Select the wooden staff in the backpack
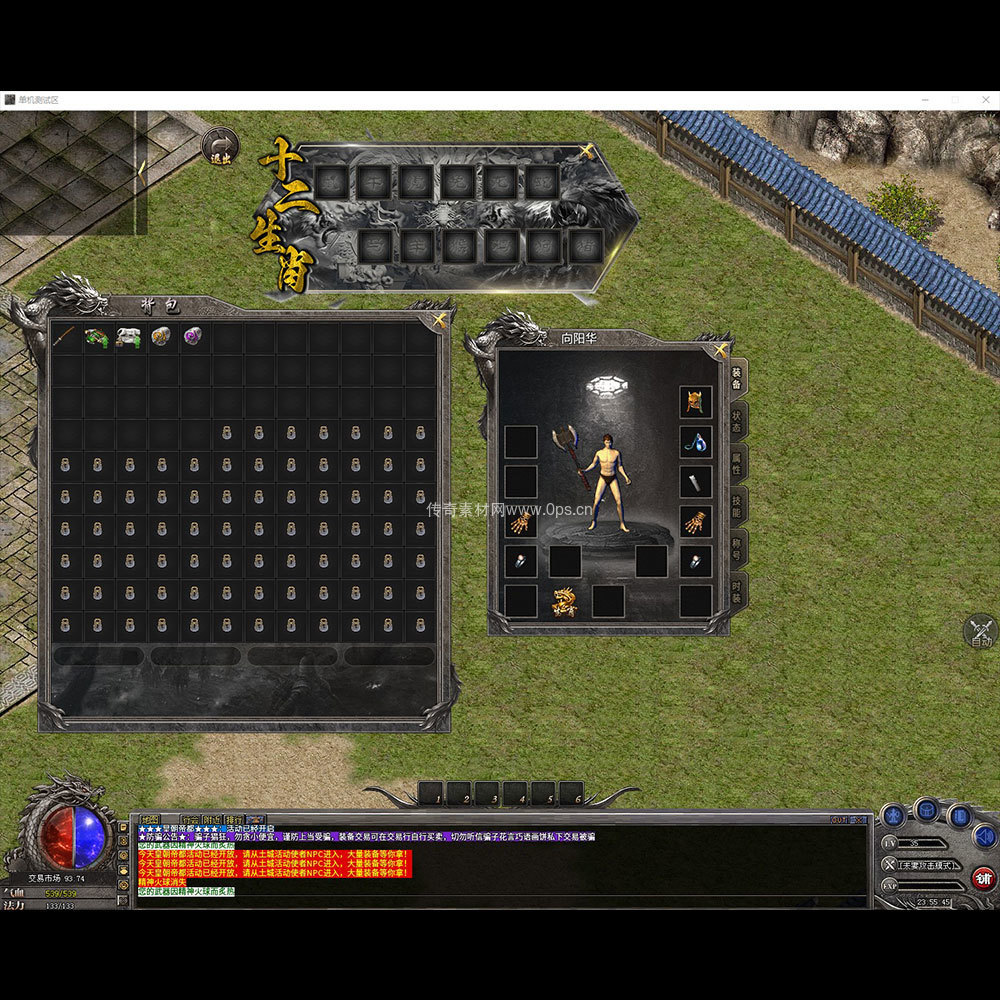Screen dimensions: 1000x1000 pyautogui.click(x=66, y=337)
